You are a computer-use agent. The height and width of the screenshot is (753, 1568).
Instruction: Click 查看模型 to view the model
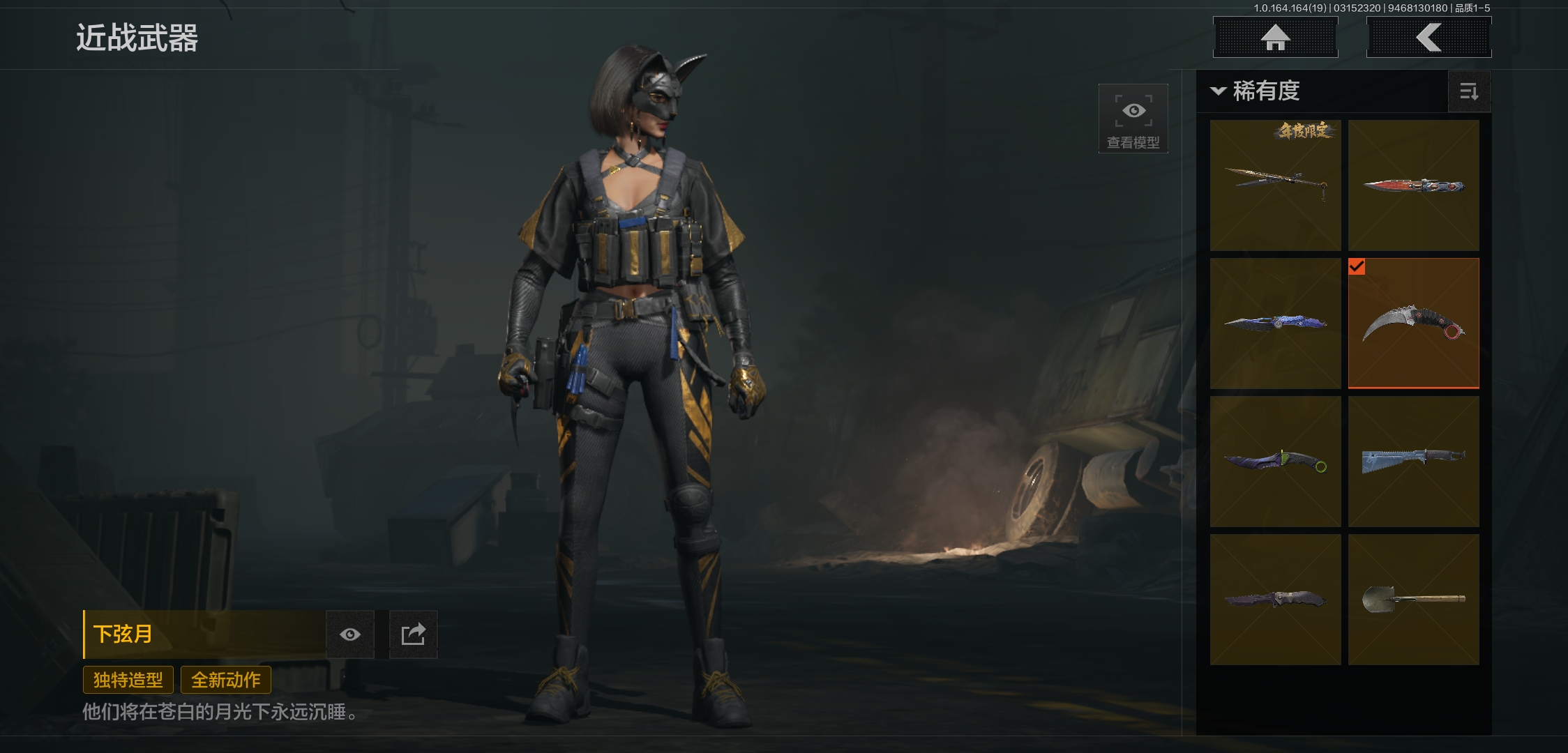[1133, 119]
